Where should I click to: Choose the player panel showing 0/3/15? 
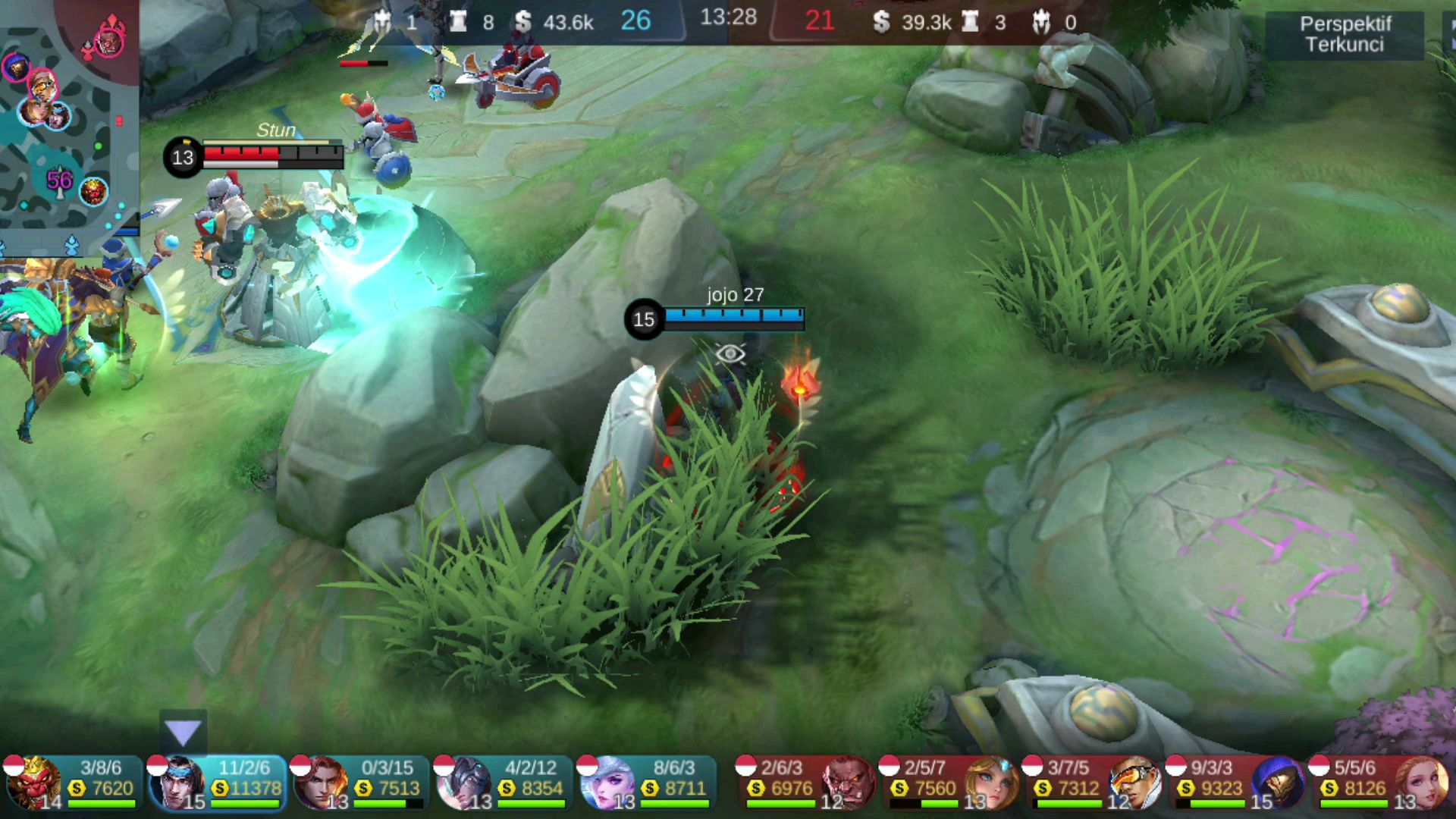click(360, 783)
